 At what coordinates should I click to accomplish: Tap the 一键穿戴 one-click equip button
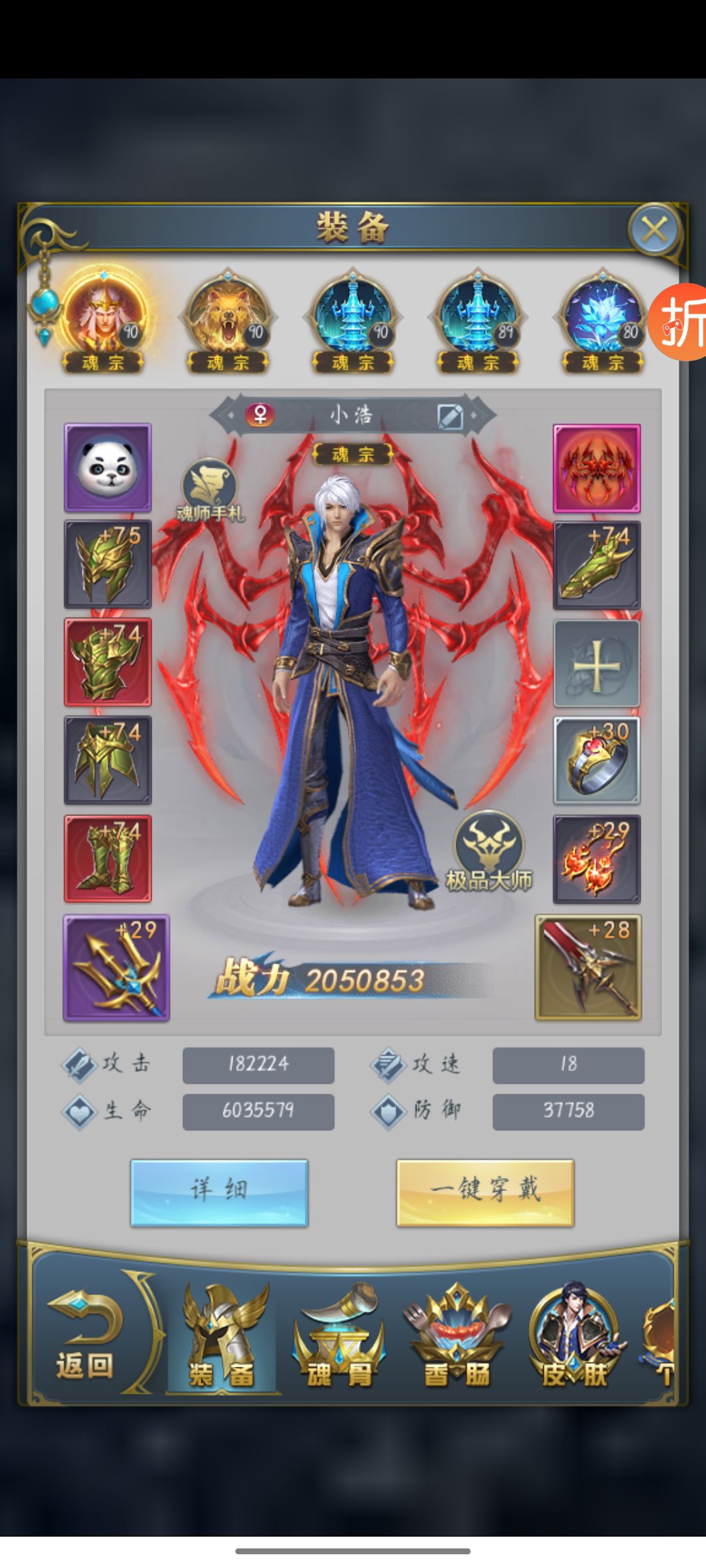tap(485, 1192)
